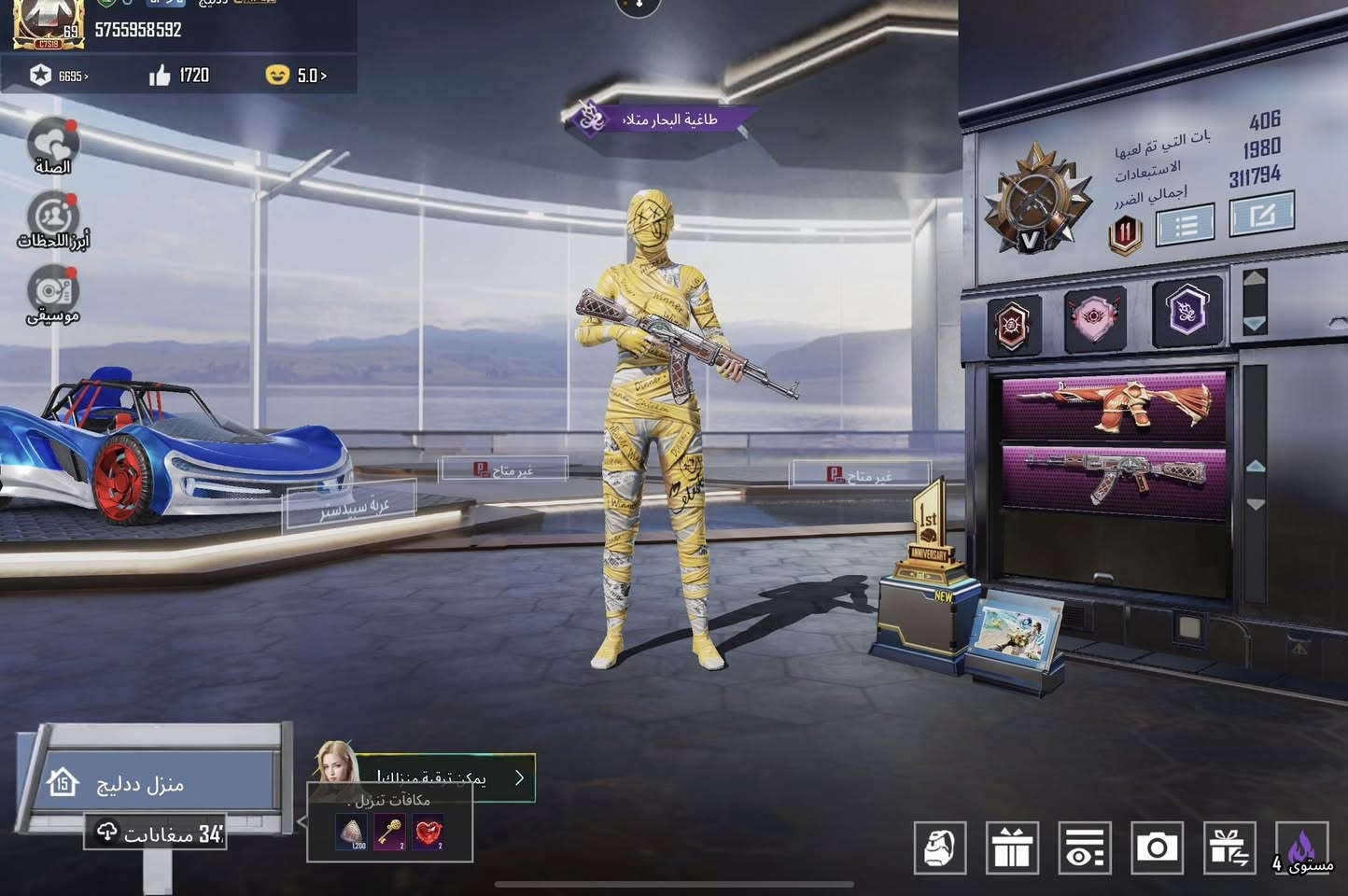Image resolution: width=1348 pixels, height=896 pixels.
Task: Open the popularity star 6695 entry
Action: click(59, 76)
